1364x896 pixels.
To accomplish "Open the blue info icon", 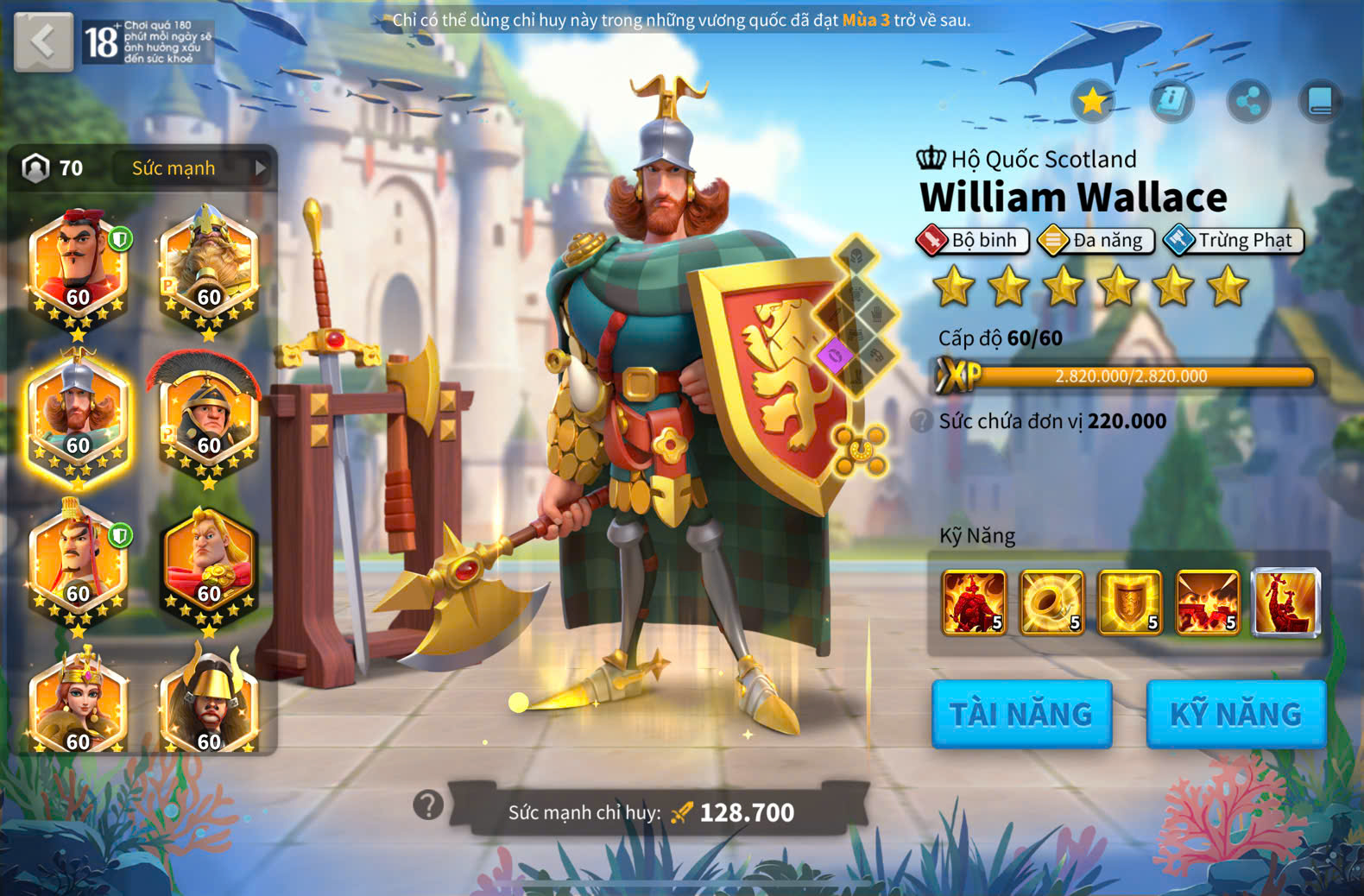I will pyautogui.click(x=1171, y=101).
